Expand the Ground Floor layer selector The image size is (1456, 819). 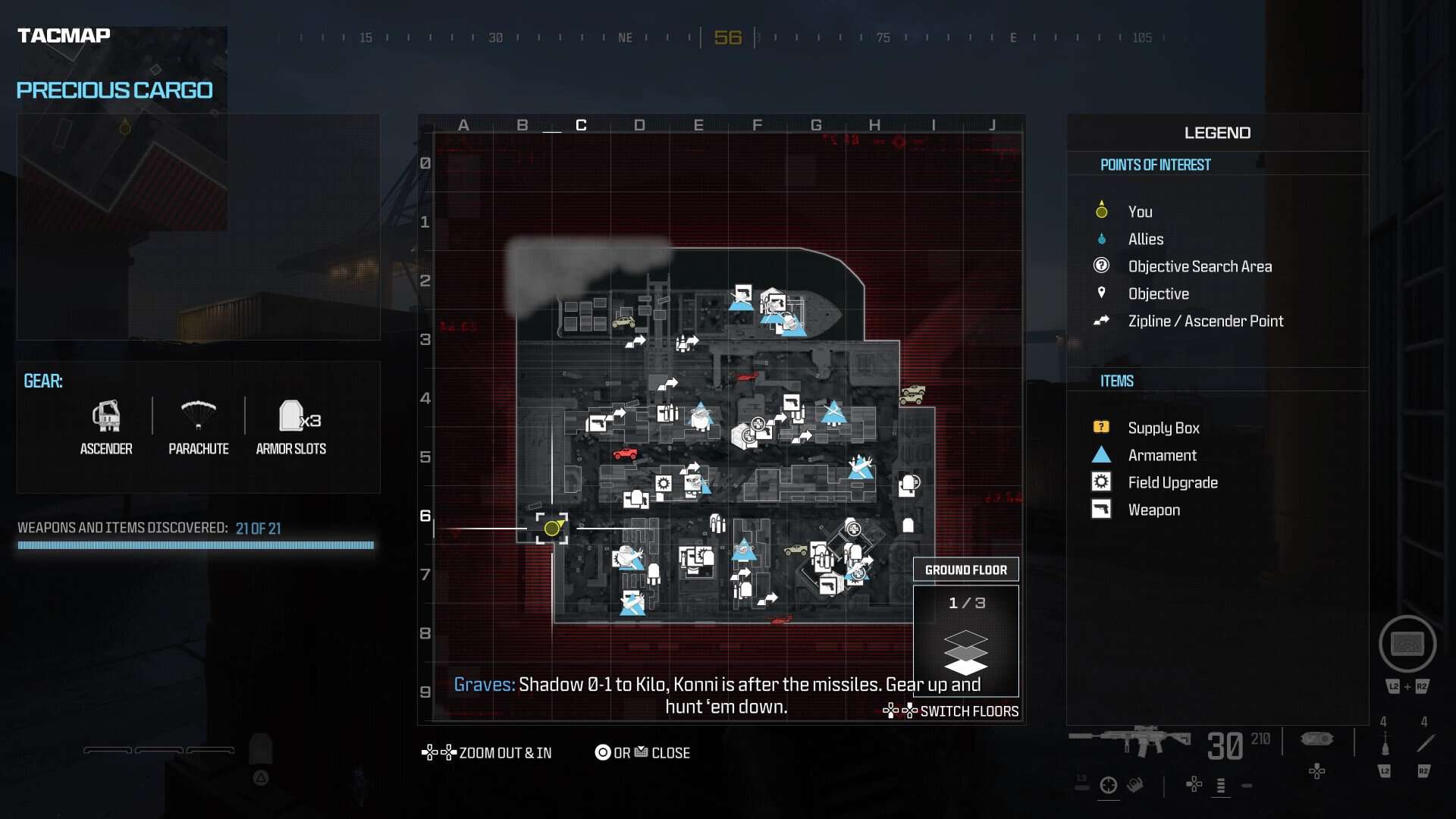[966, 569]
